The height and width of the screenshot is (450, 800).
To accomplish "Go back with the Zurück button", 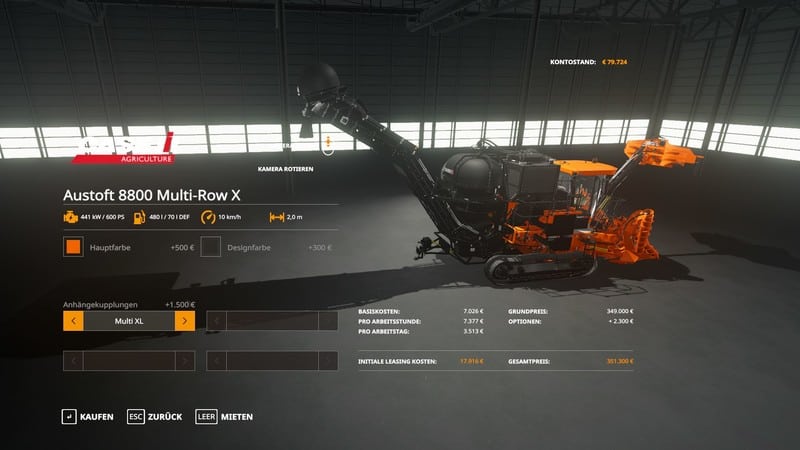I will click(x=154, y=416).
